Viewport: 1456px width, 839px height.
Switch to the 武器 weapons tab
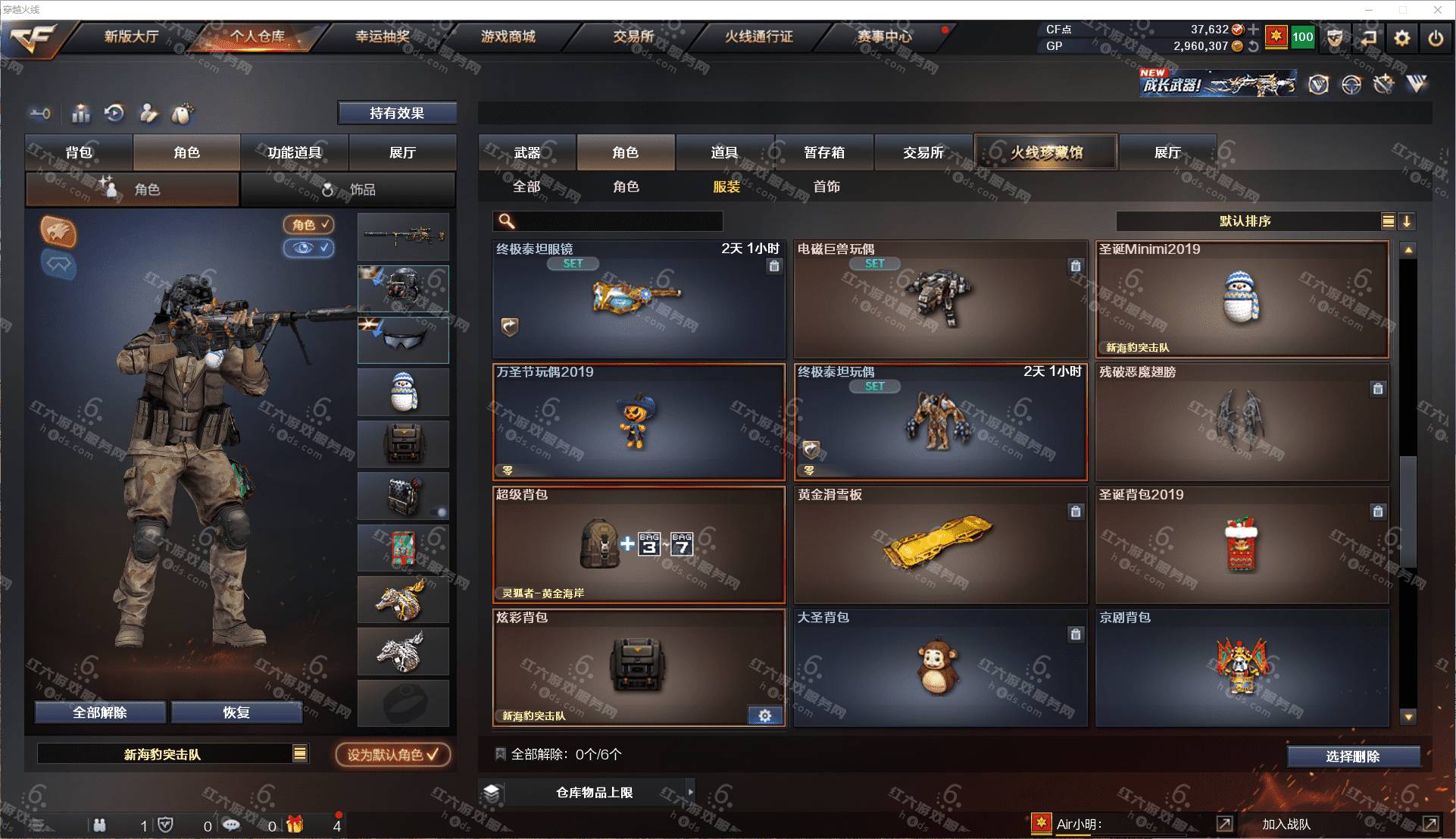click(x=527, y=152)
